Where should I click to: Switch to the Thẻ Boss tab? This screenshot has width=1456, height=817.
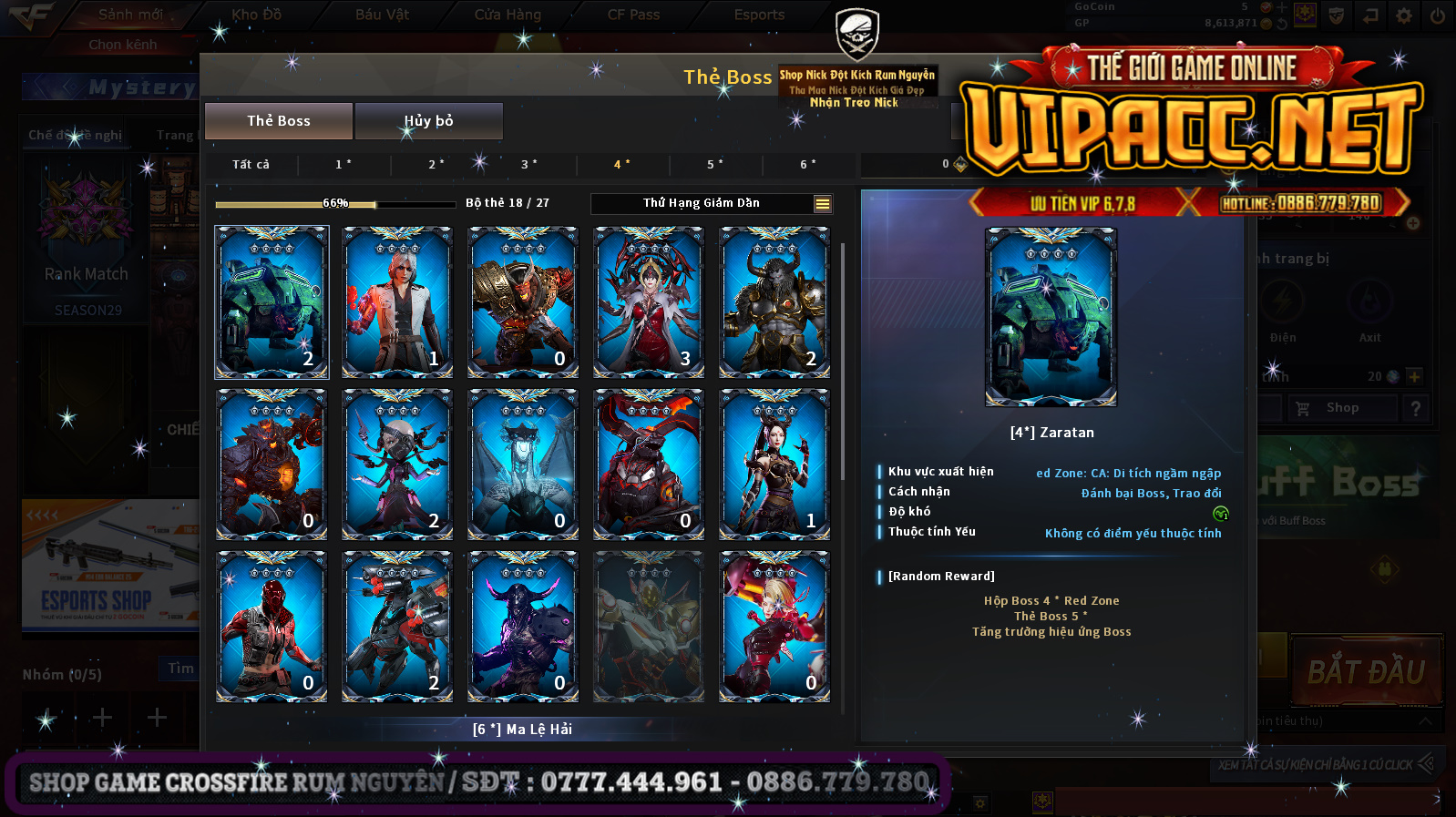279,121
